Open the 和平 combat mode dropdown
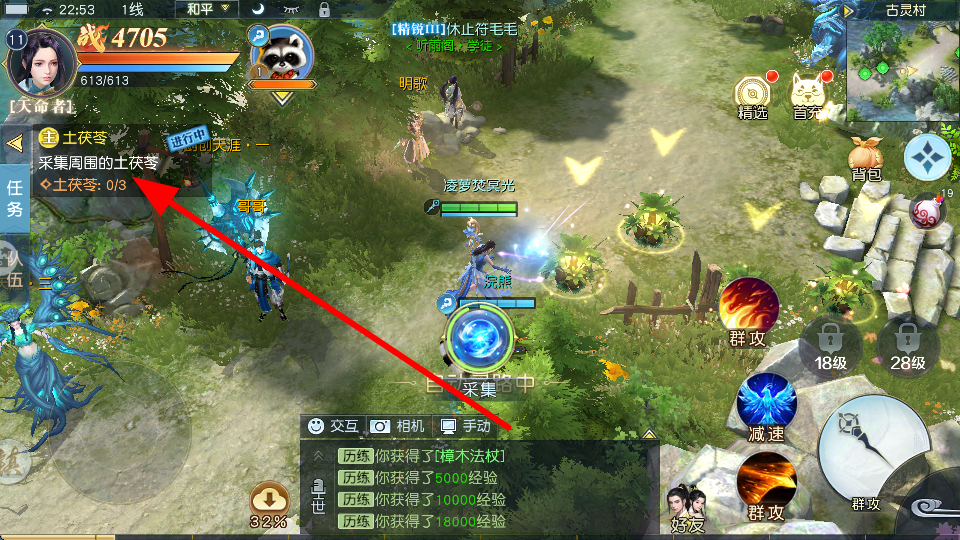Viewport: 960px width, 540px height. point(208,9)
